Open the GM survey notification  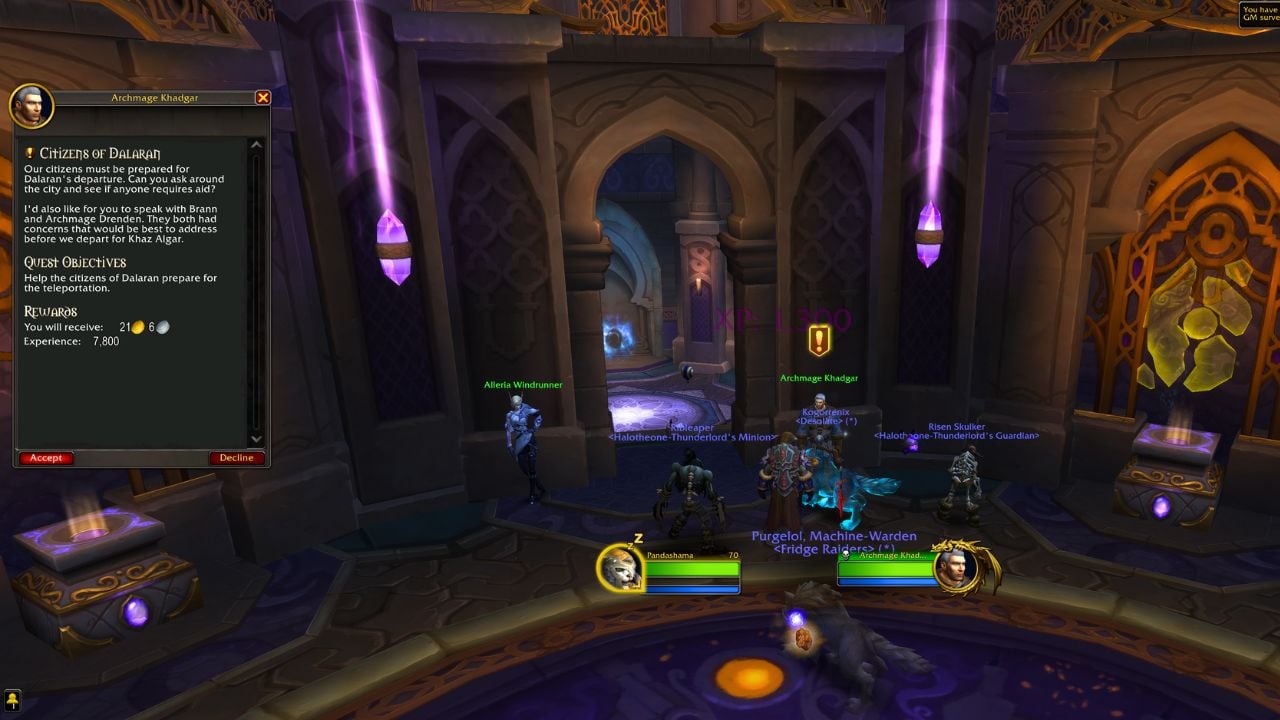tap(1258, 14)
